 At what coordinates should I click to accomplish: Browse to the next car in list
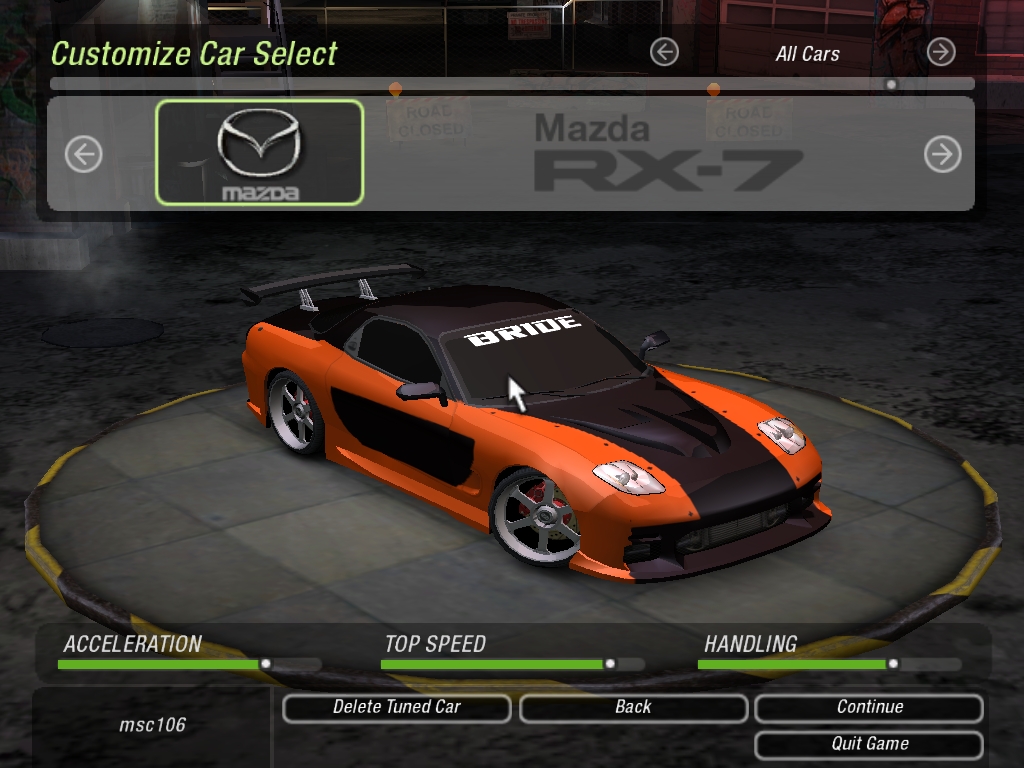(x=942, y=154)
